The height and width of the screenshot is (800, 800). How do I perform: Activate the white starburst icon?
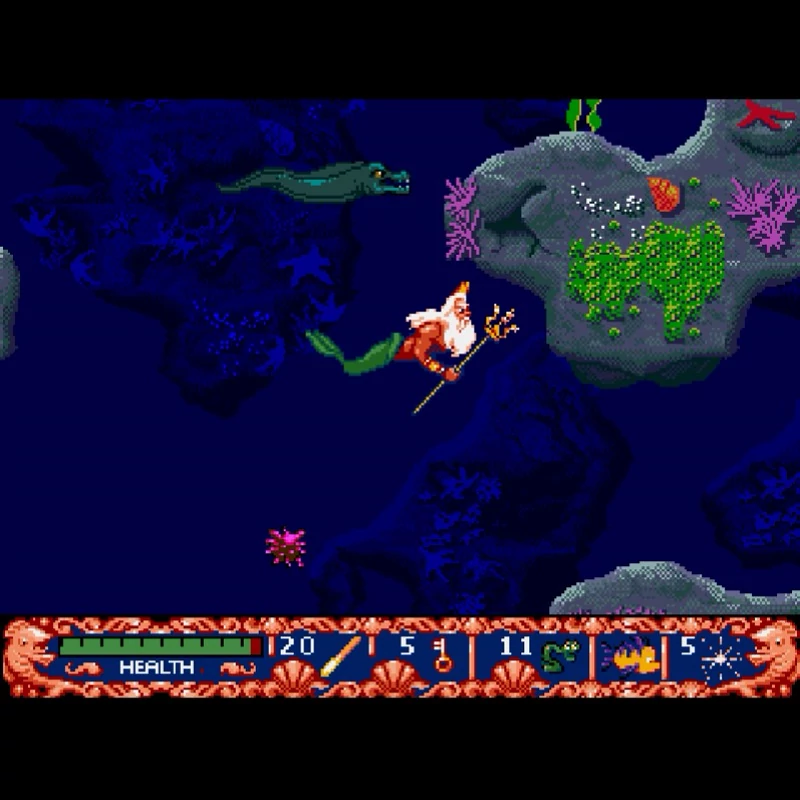click(x=720, y=657)
